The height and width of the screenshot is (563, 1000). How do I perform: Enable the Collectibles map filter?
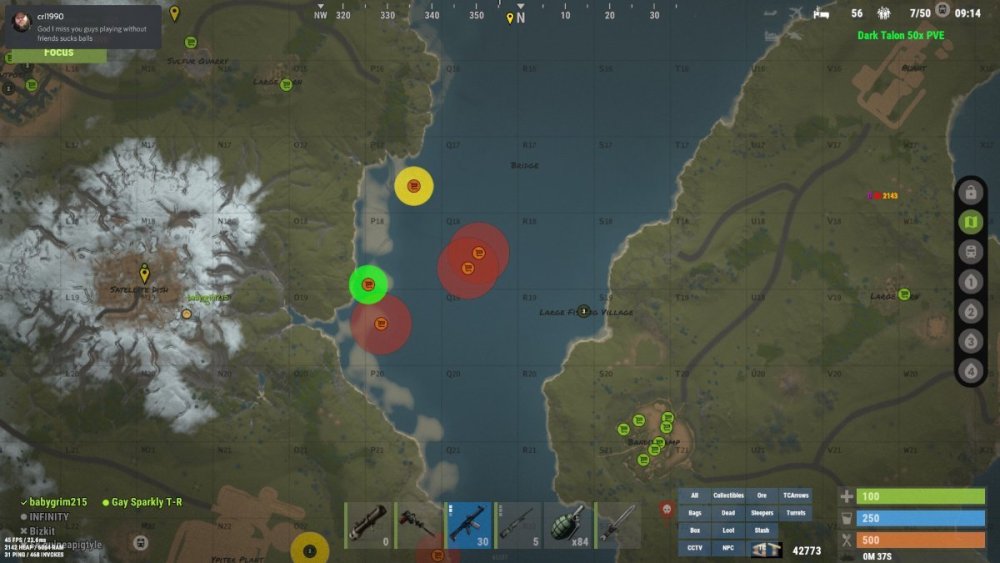point(728,496)
